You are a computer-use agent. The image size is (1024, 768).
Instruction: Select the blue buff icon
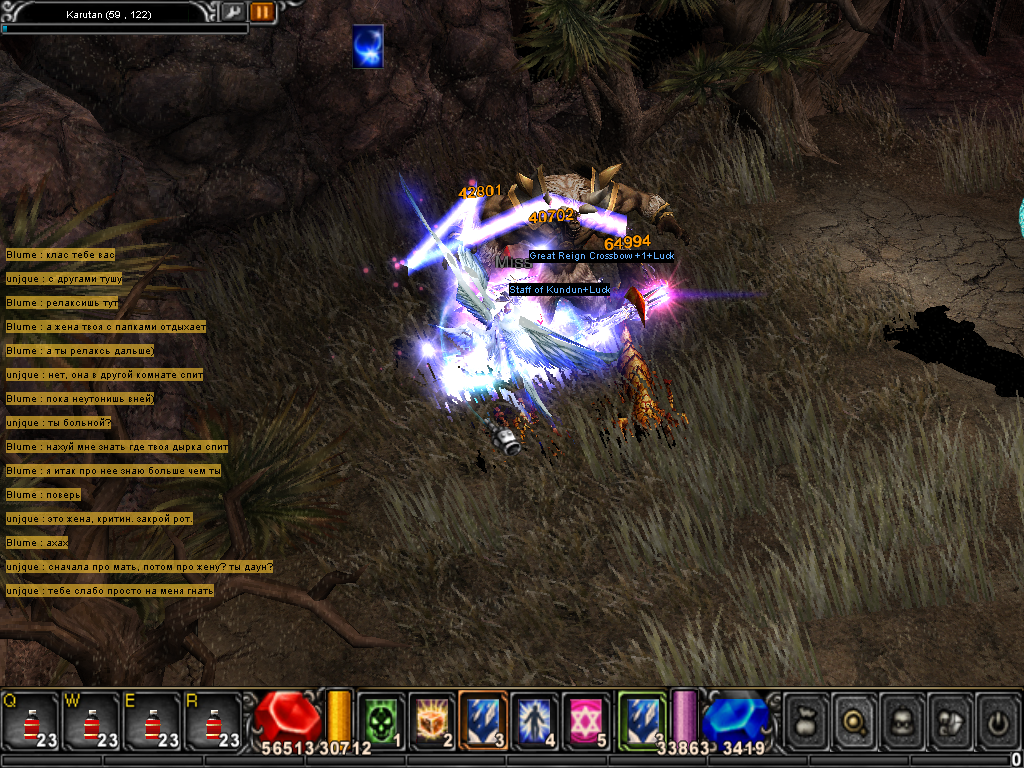pyautogui.click(x=368, y=48)
